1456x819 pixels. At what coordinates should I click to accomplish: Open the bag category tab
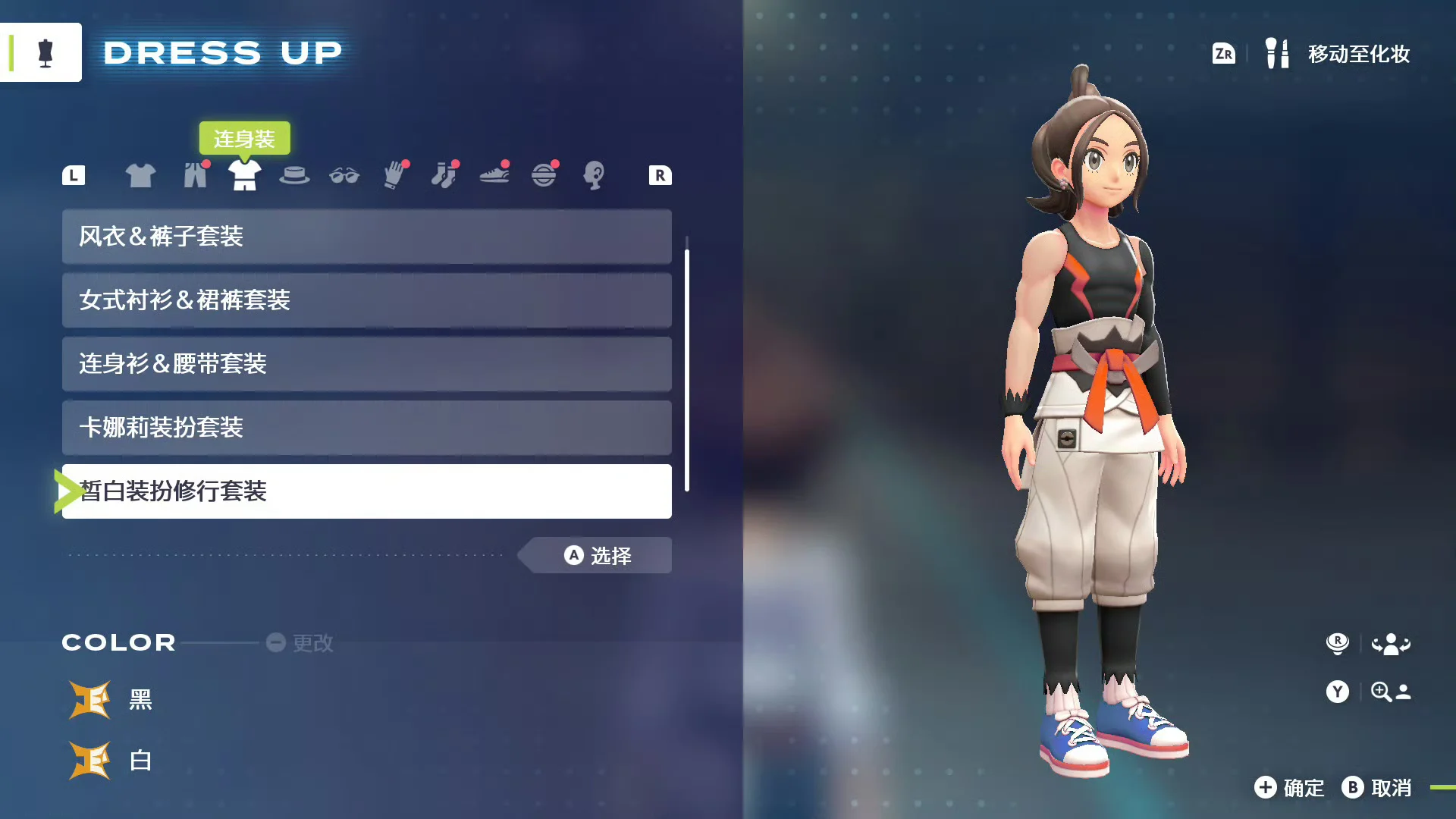pyautogui.click(x=544, y=175)
